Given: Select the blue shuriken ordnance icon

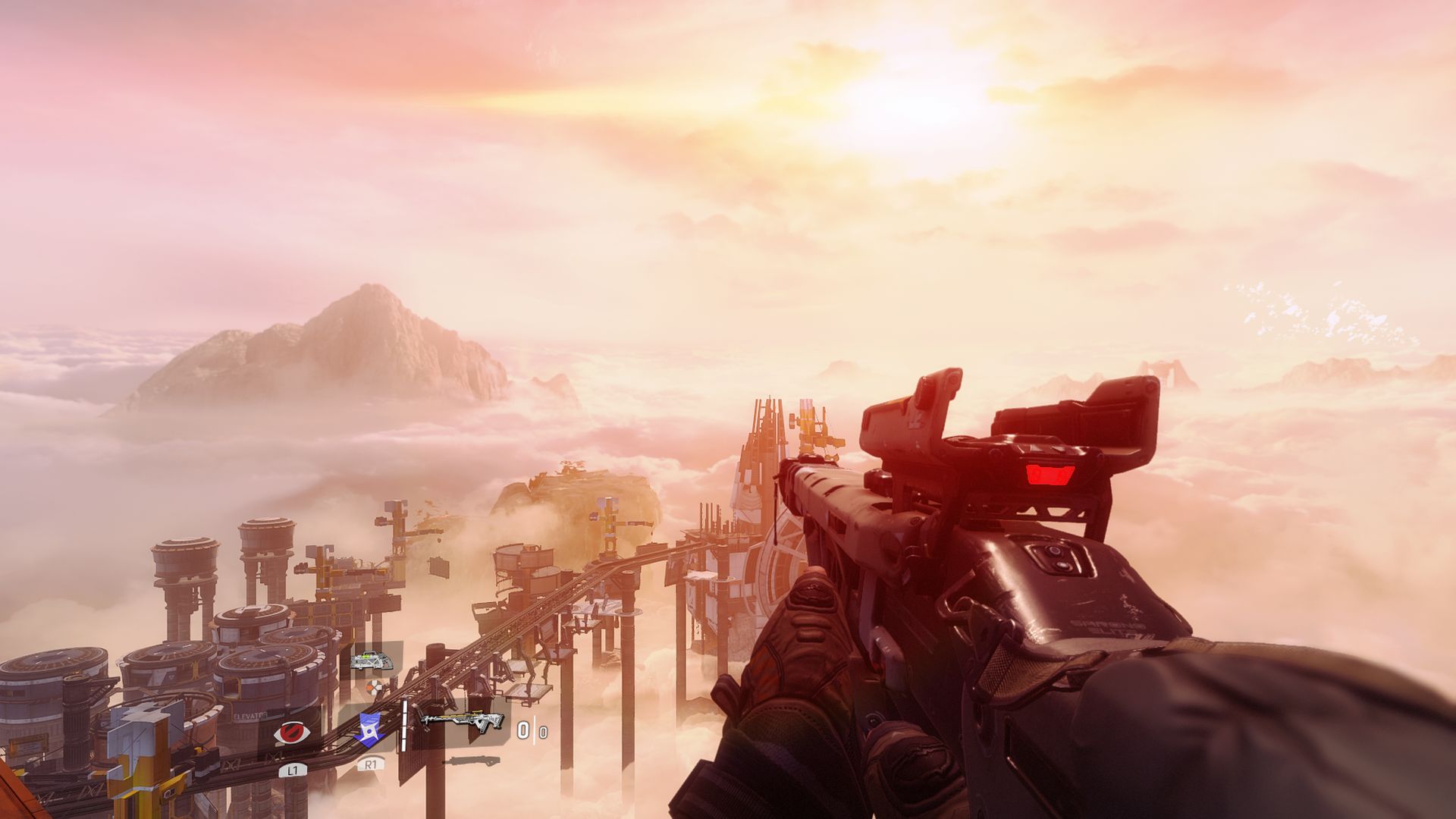Looking at the screenshot, I should click(369, 729).
